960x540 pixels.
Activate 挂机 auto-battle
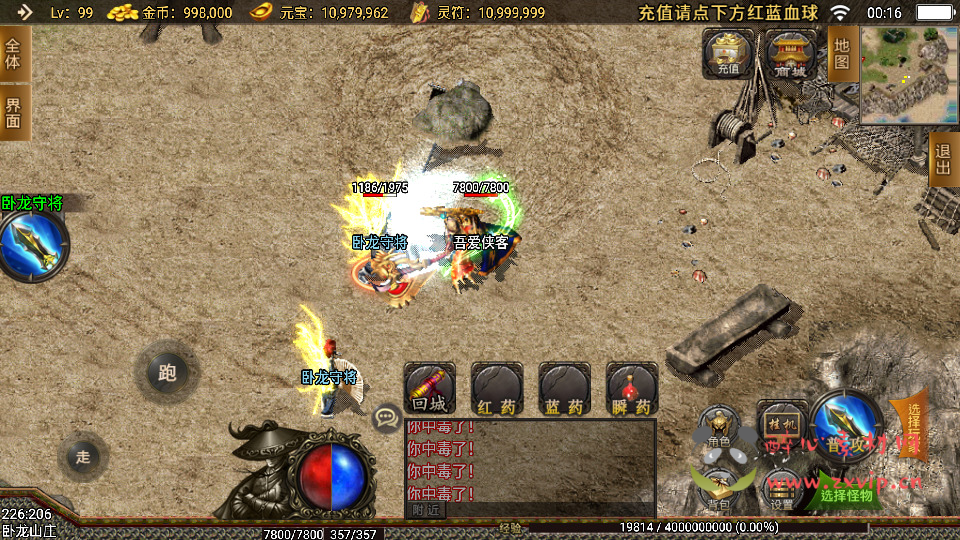point(781,424)
